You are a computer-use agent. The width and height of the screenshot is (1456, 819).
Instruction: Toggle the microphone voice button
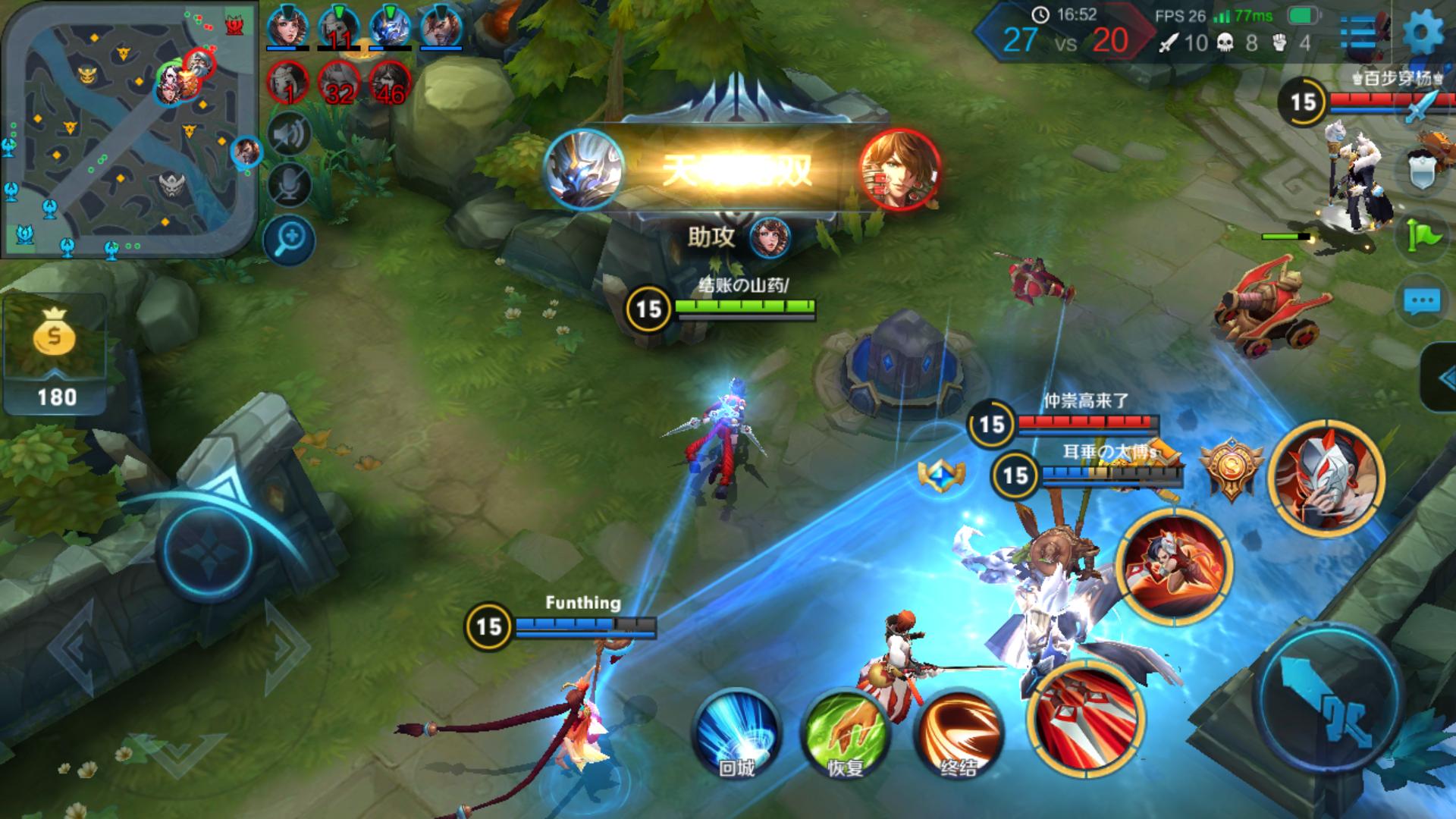pos(290,184)
